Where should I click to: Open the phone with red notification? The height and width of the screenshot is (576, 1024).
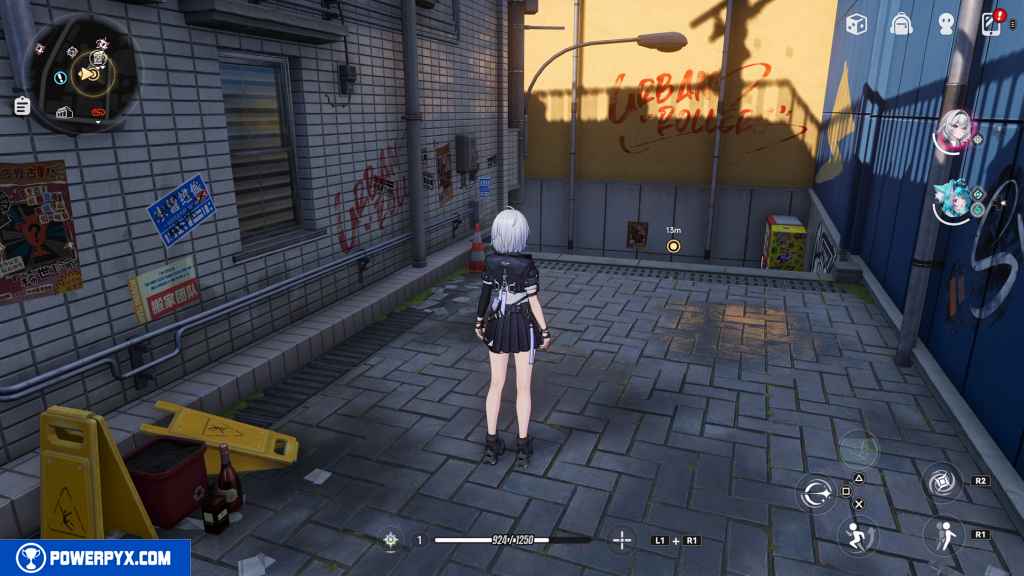pos(993,23)
